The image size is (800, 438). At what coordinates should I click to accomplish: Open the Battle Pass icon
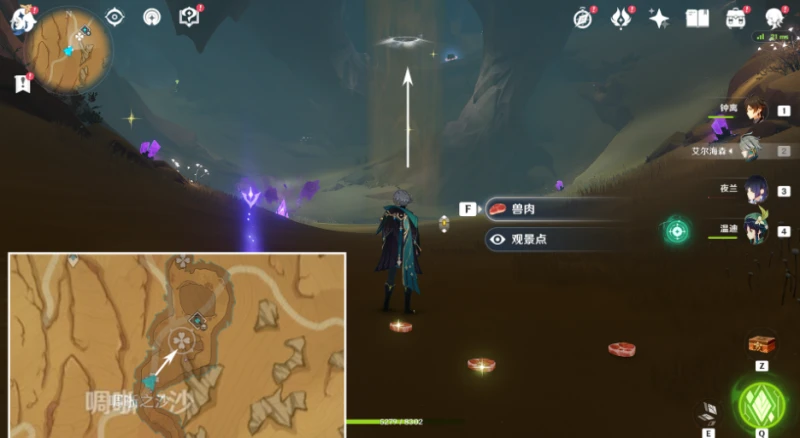tap(621, 18)
